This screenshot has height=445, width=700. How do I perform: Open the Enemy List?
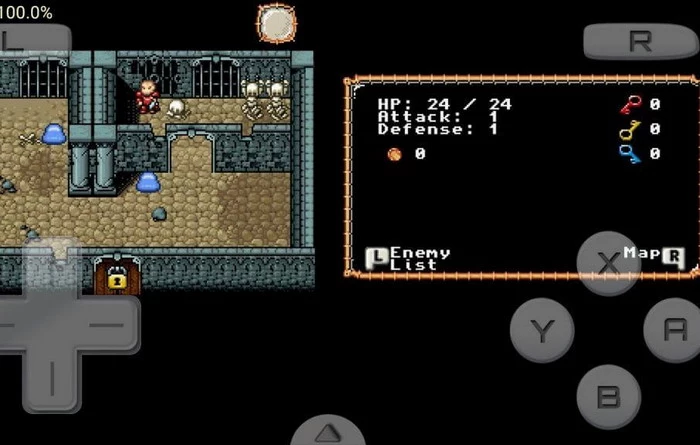tap(410, 258)
